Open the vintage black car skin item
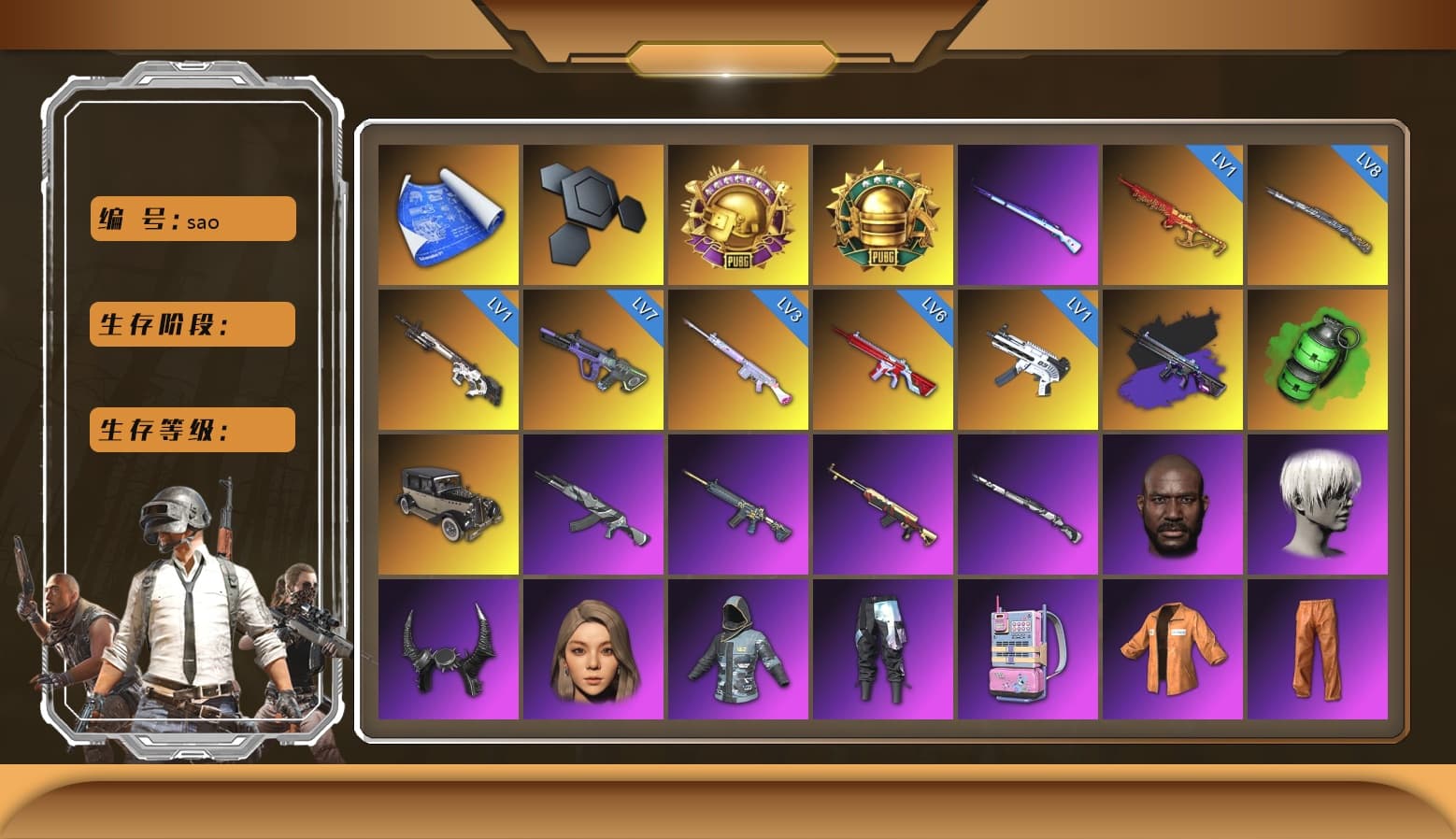This screenshot has width=1456, height=839. coord(449,505)
